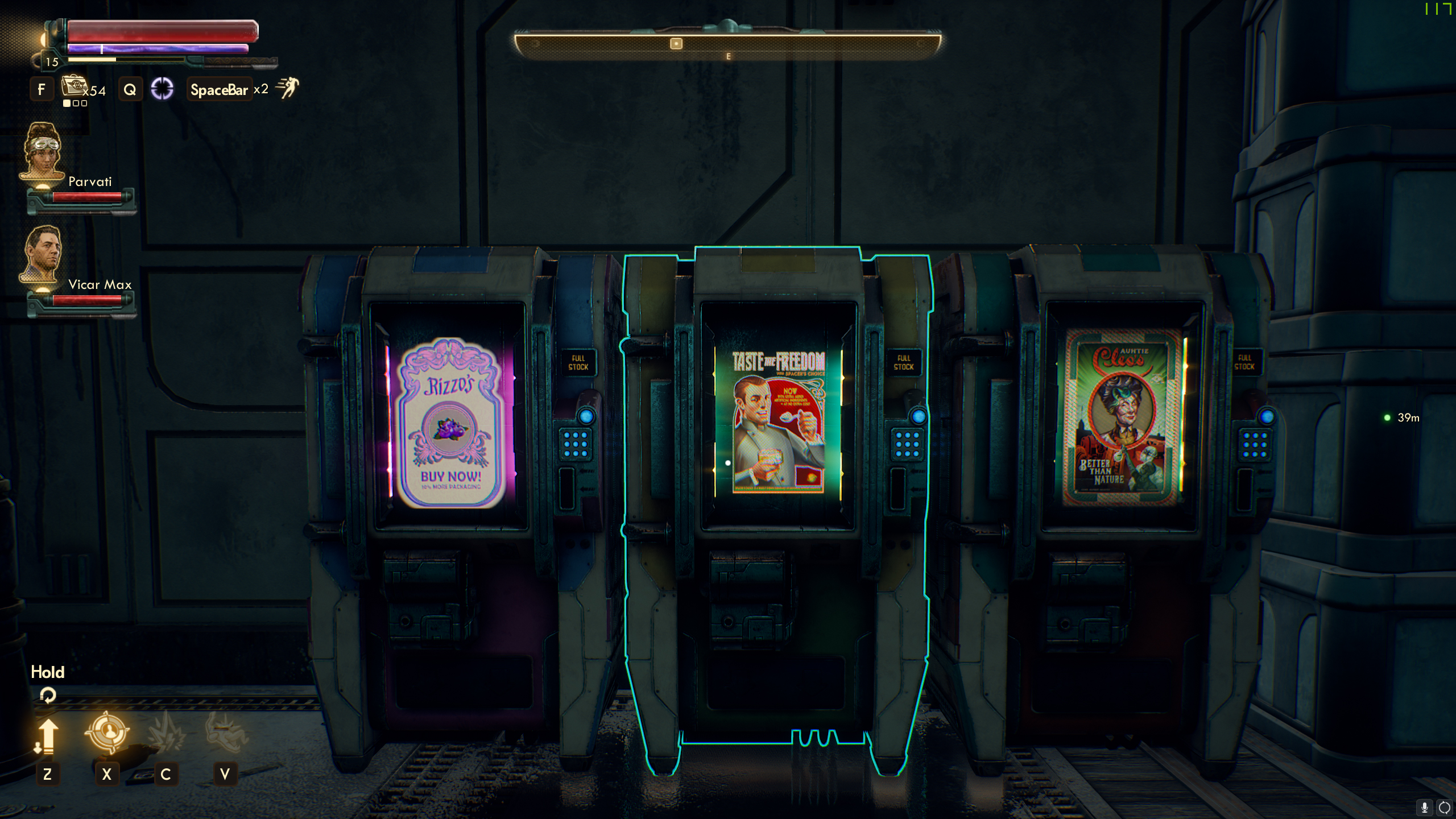Select Parvati's companion portrait
The image size is (1456, 819).
pos(42,151)
